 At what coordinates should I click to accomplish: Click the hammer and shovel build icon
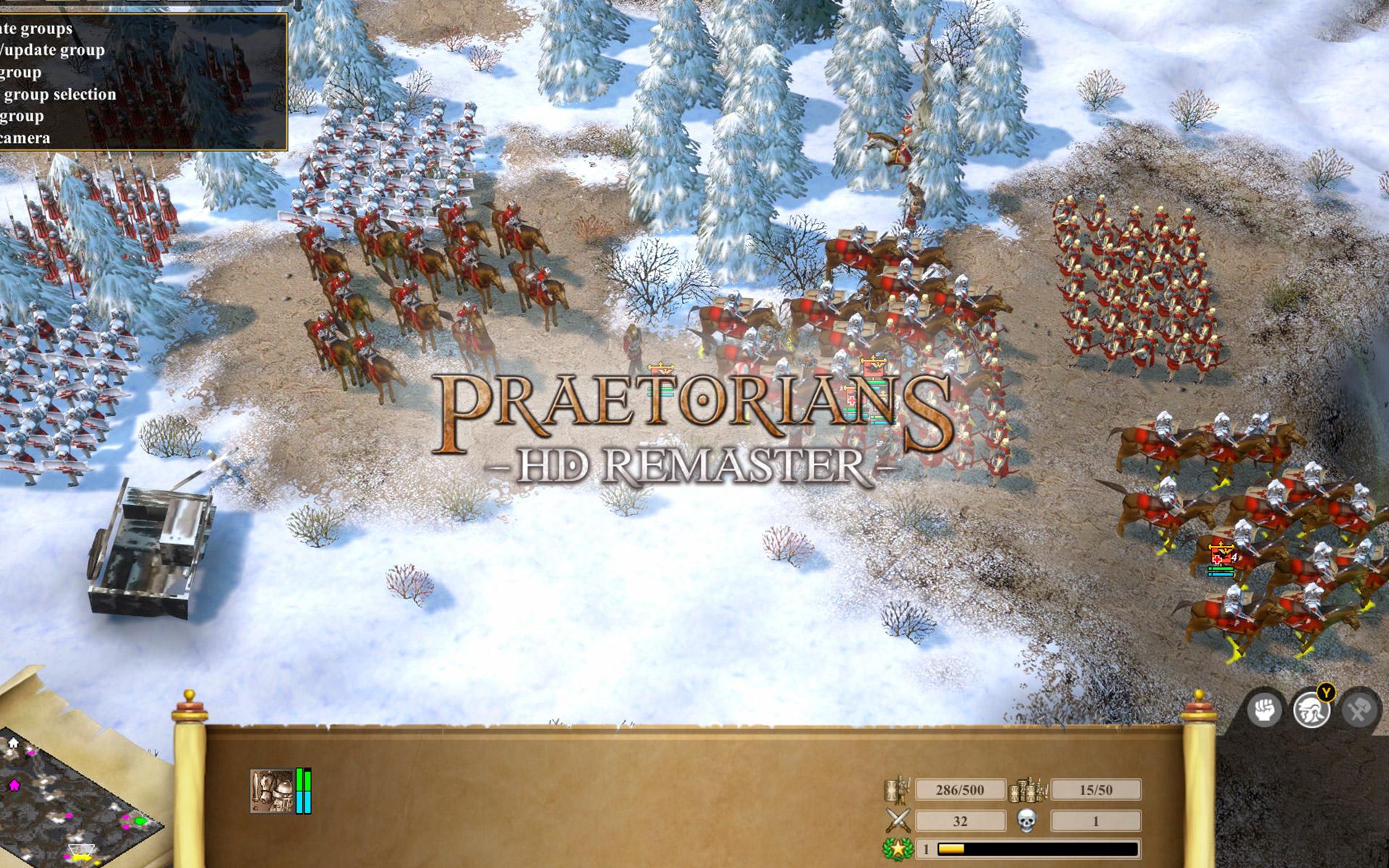[1357, 710]
